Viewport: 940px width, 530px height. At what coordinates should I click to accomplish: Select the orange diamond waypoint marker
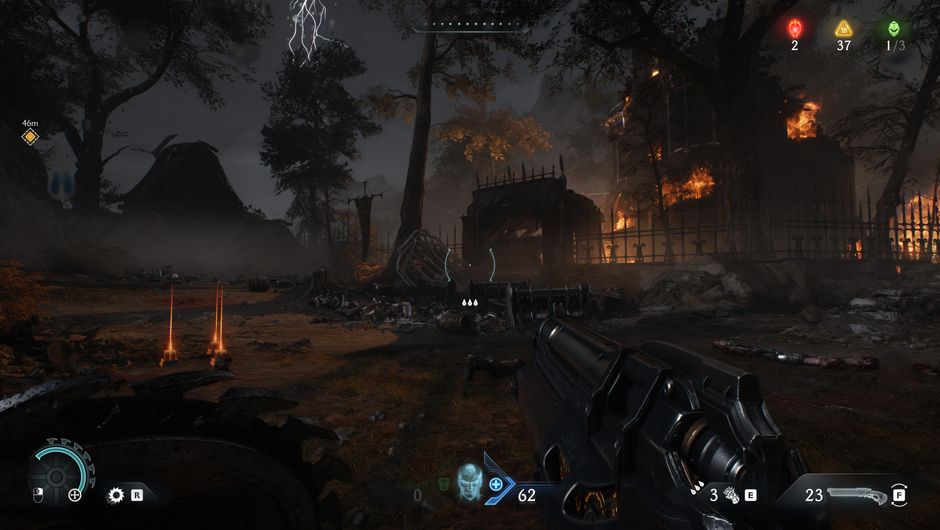30,137
